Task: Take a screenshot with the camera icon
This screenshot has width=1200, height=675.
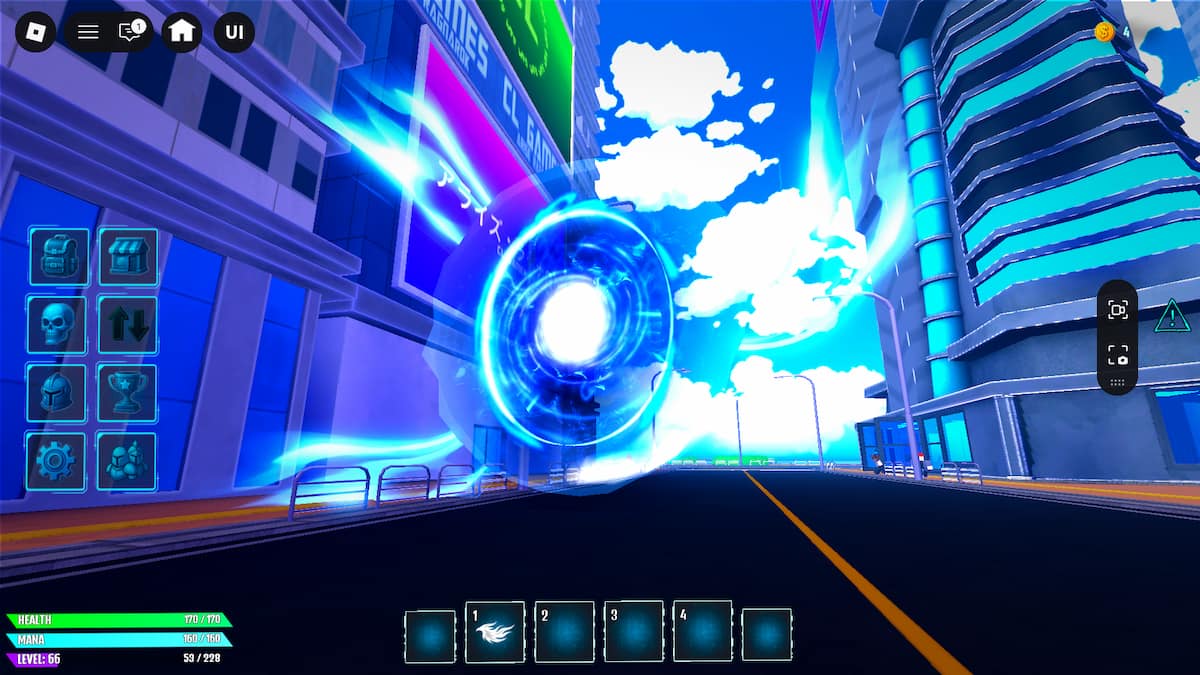Action: click(1117, 355)
